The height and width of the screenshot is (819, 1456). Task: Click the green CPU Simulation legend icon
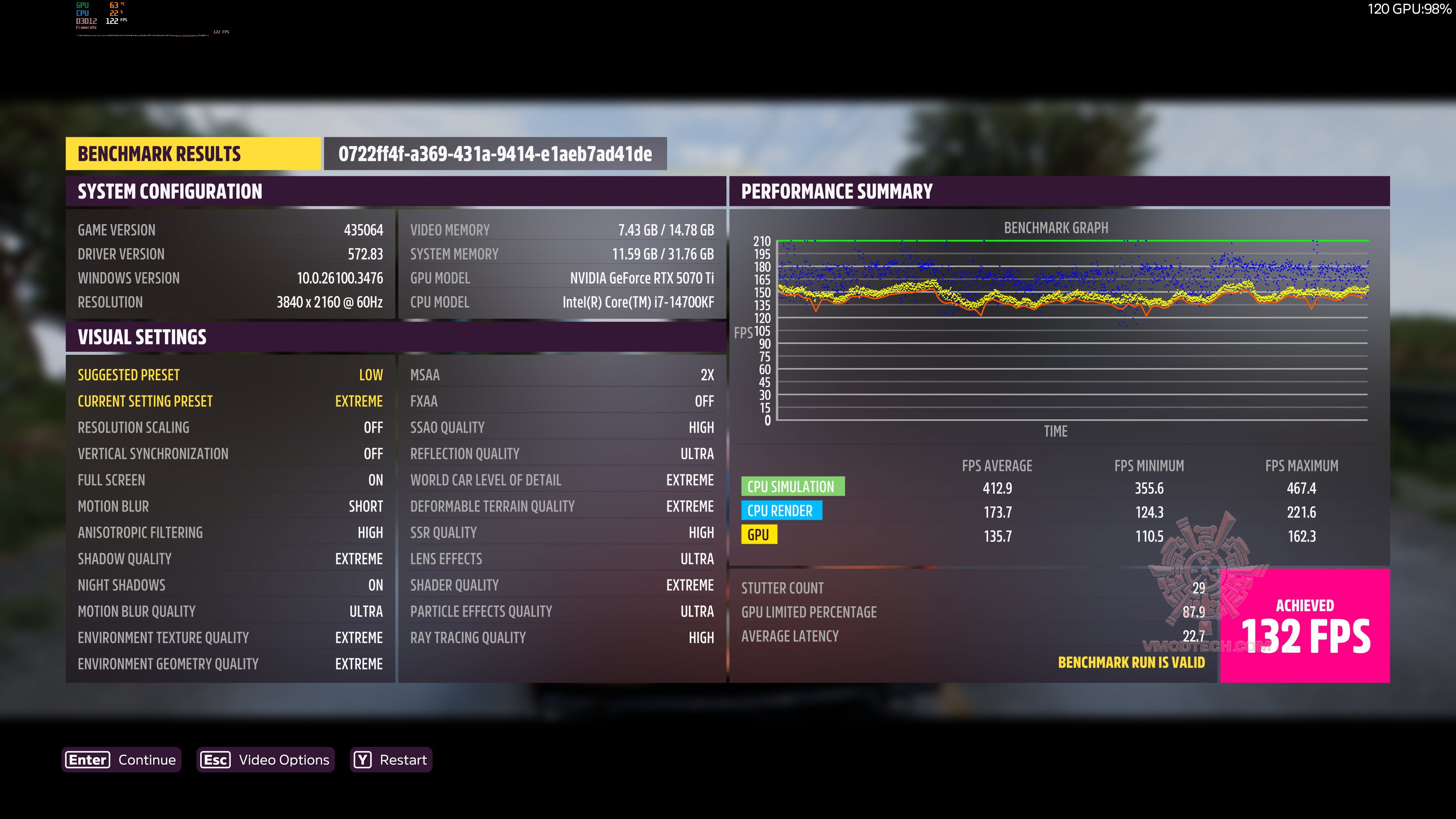click(x=793, y=486)
